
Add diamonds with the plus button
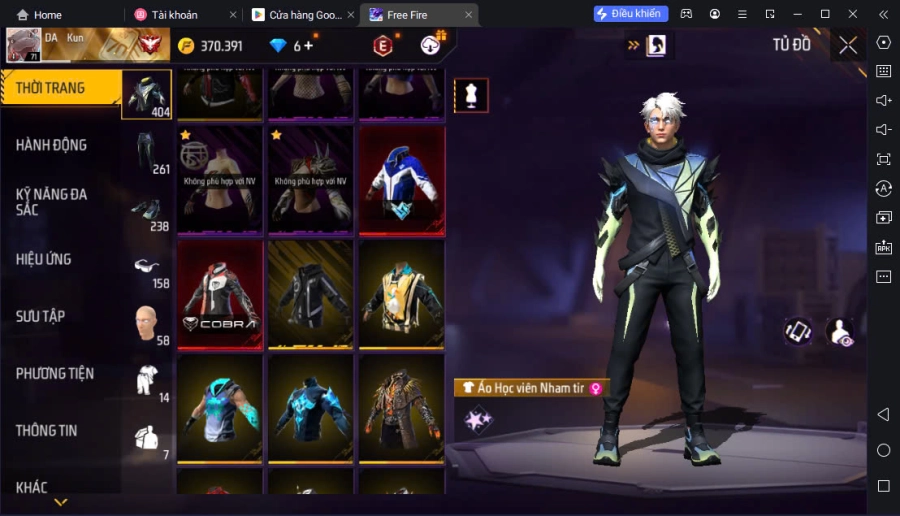click(x=308, y=46)
